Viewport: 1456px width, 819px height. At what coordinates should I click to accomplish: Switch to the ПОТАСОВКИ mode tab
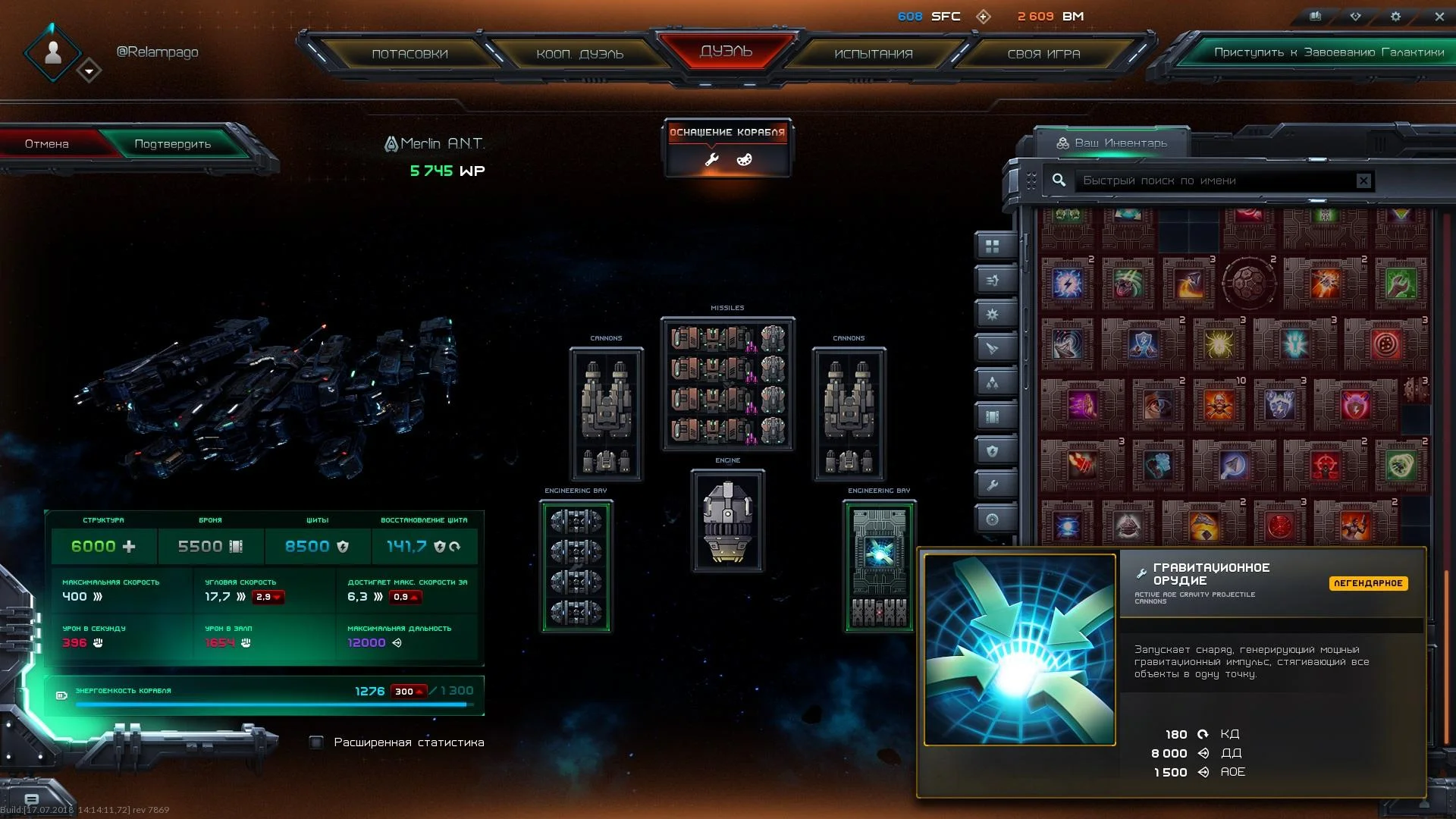[409, 54]
